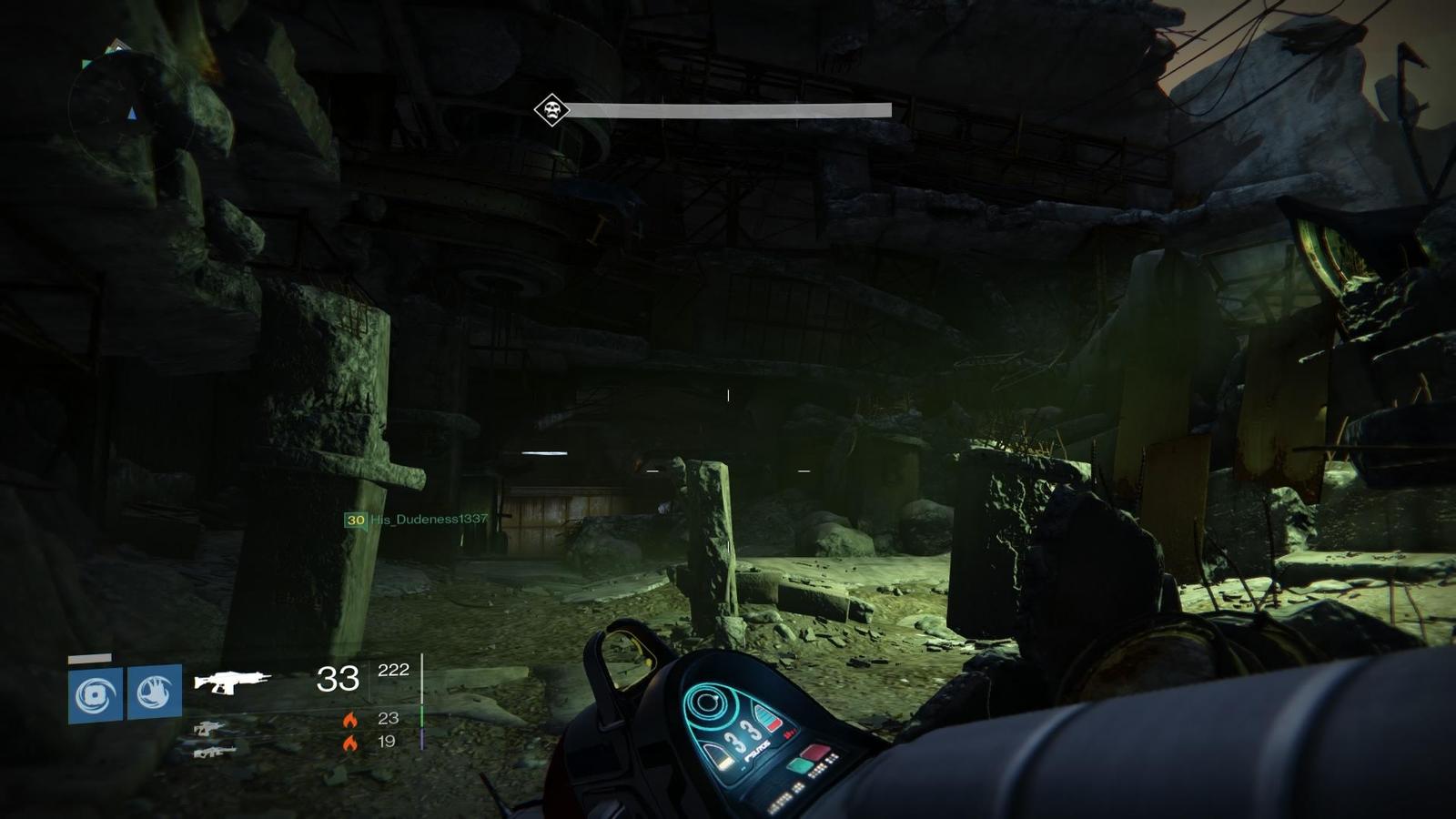This screenshot has height=819, width=1456.
Task: Select the boss skull diamond icon
Action: (x=551, y=110)
